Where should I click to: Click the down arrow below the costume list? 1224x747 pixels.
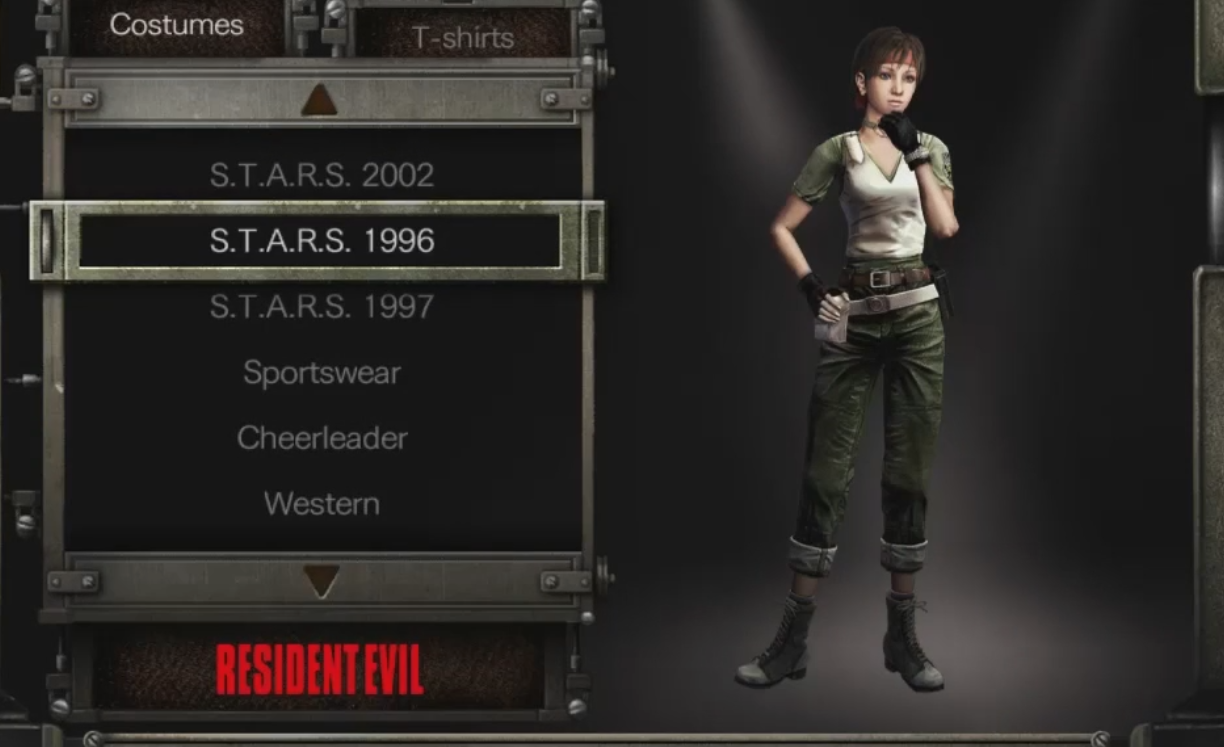[321, 581]
